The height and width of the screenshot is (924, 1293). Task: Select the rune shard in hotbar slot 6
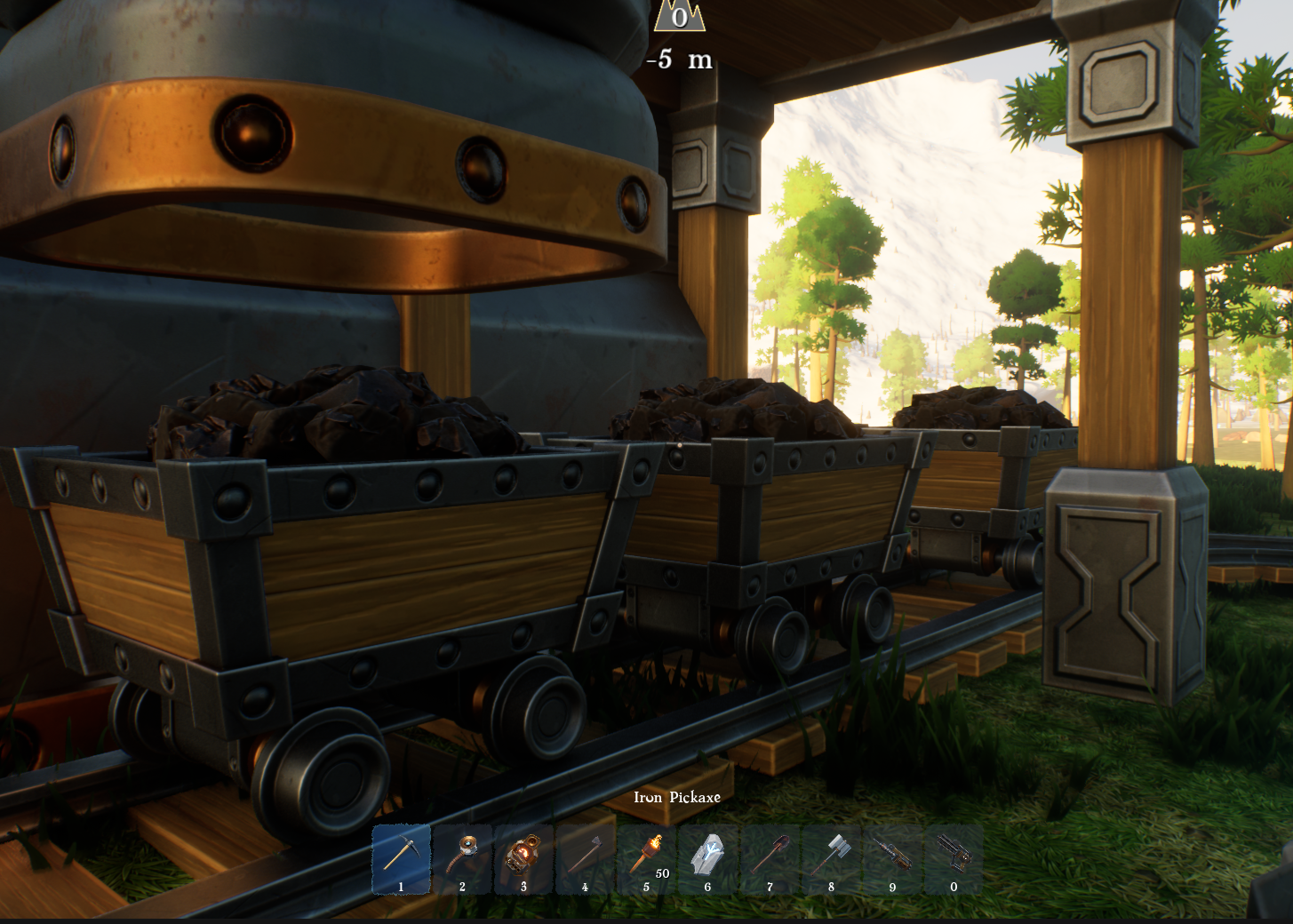tap(707, 856)
